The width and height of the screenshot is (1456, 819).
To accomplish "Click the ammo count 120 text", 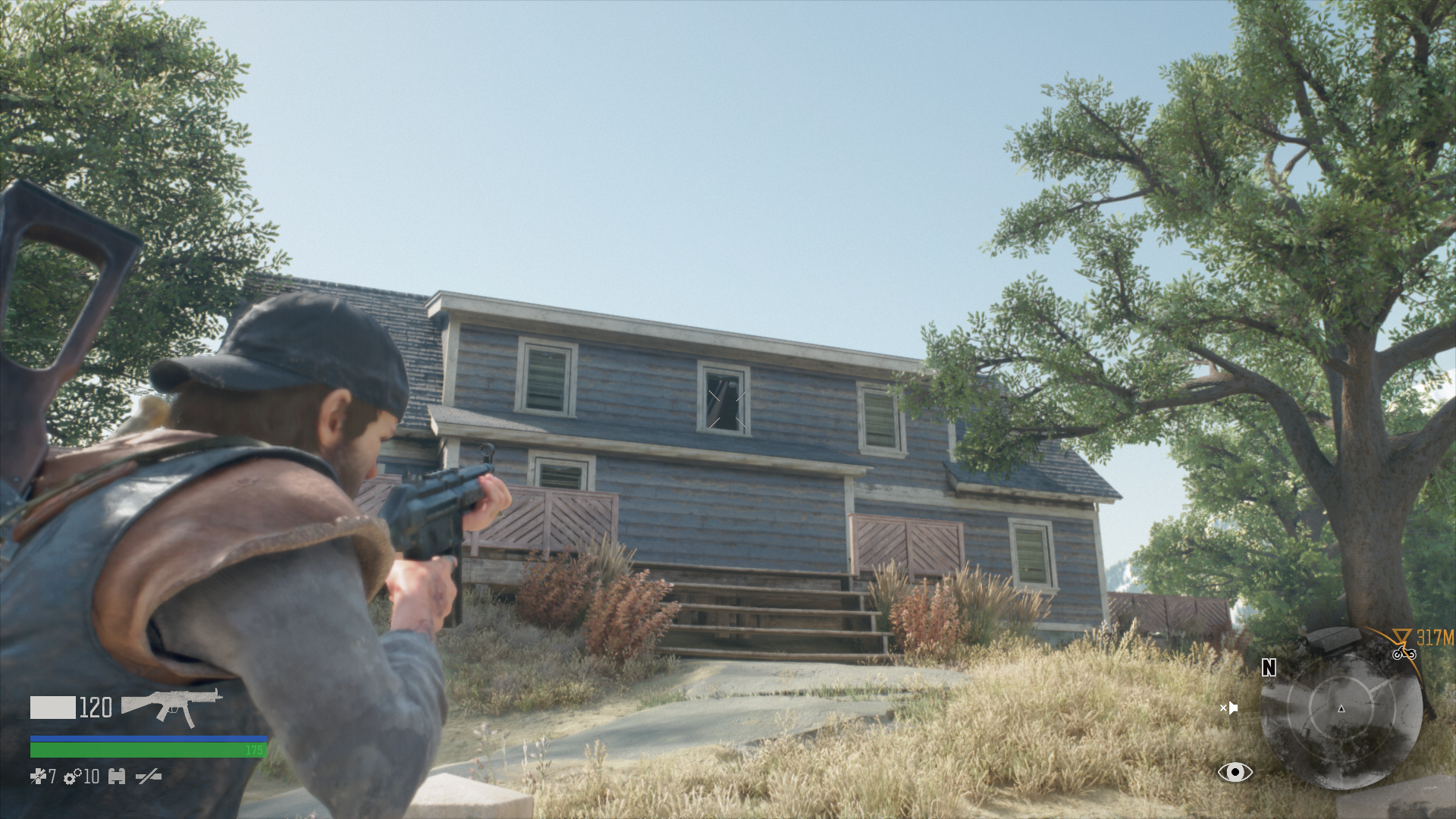I will 94,707.
